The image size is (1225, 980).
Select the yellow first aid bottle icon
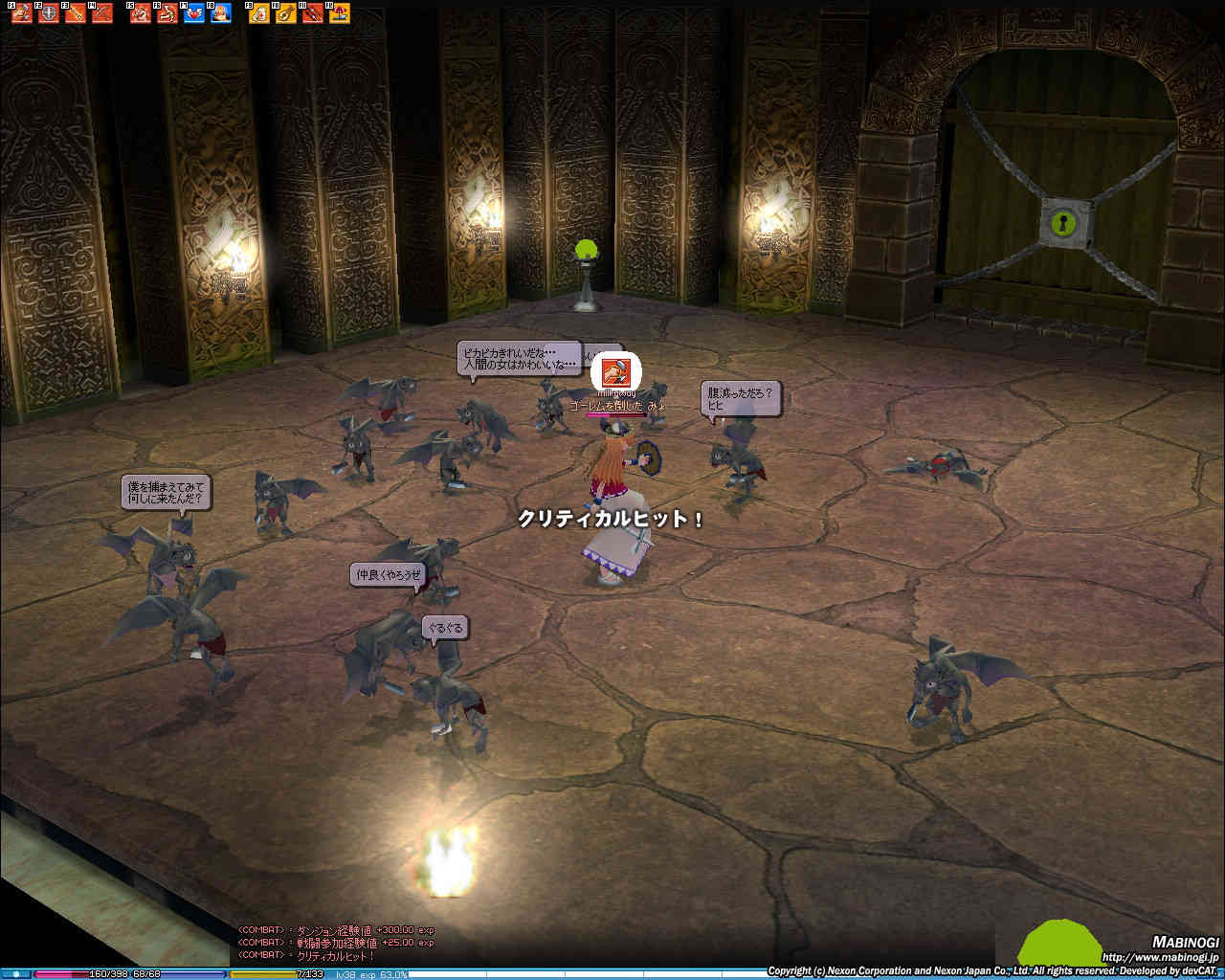pos(259,13)
